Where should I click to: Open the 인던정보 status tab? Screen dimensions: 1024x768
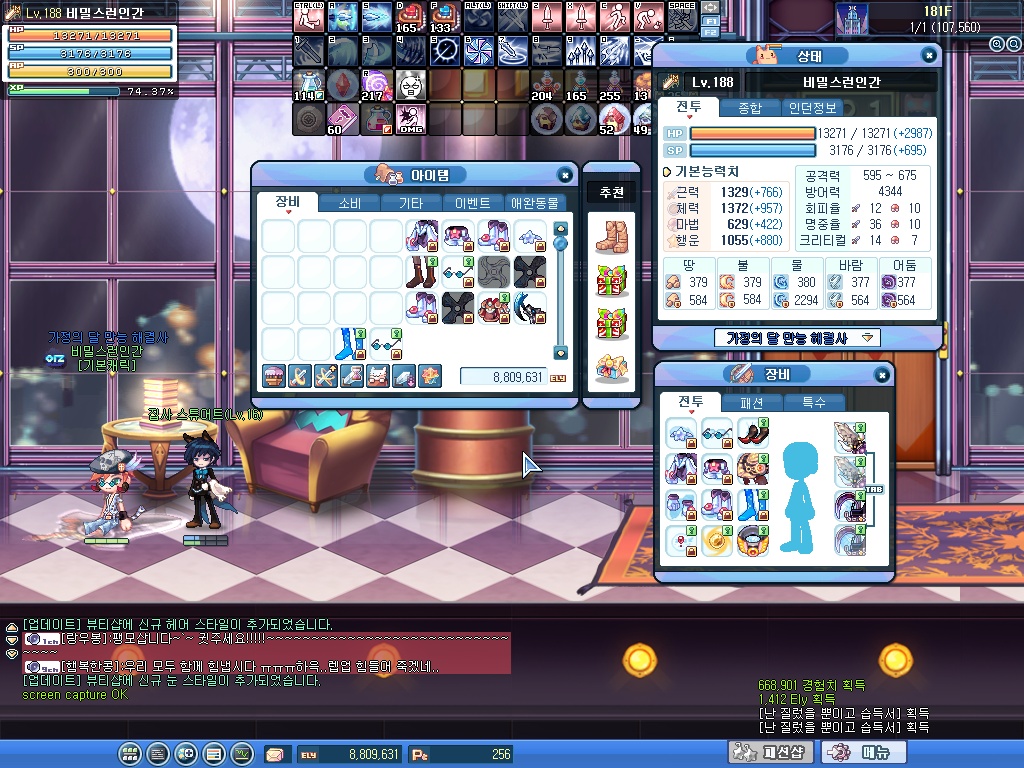(812, 108)
